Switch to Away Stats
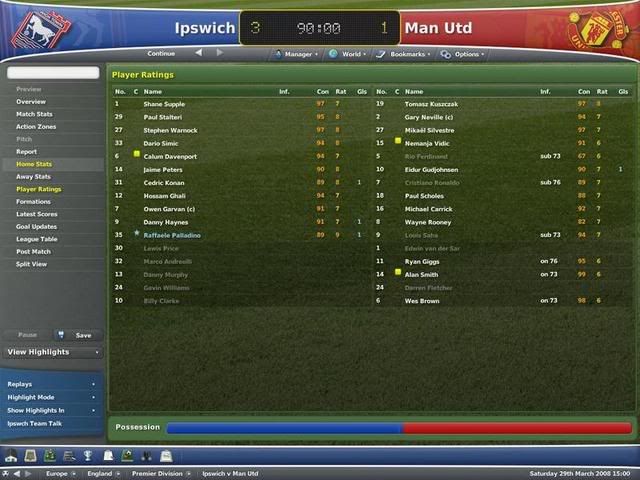 [x=33, y=177]
